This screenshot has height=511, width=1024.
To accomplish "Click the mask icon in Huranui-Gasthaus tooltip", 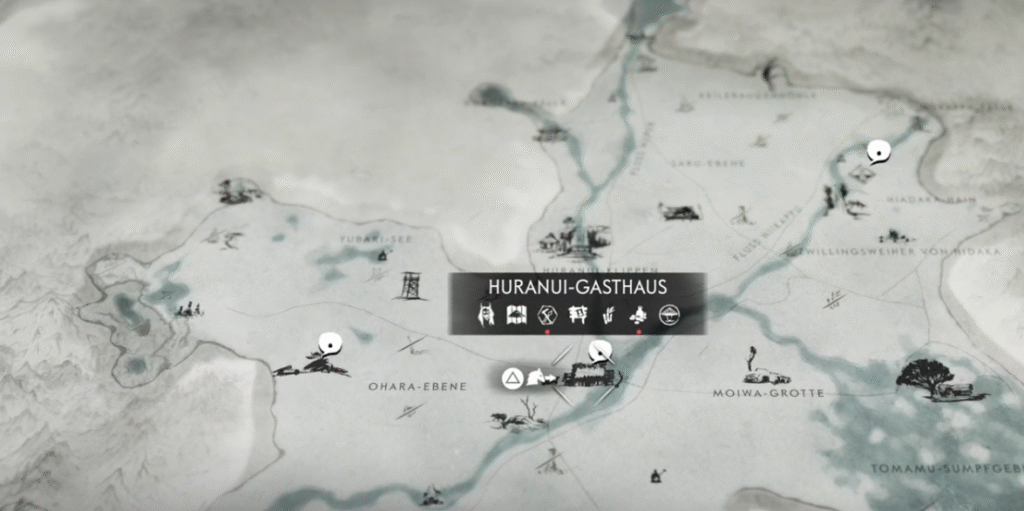I will pyautogui.click(x=487, y=315).
